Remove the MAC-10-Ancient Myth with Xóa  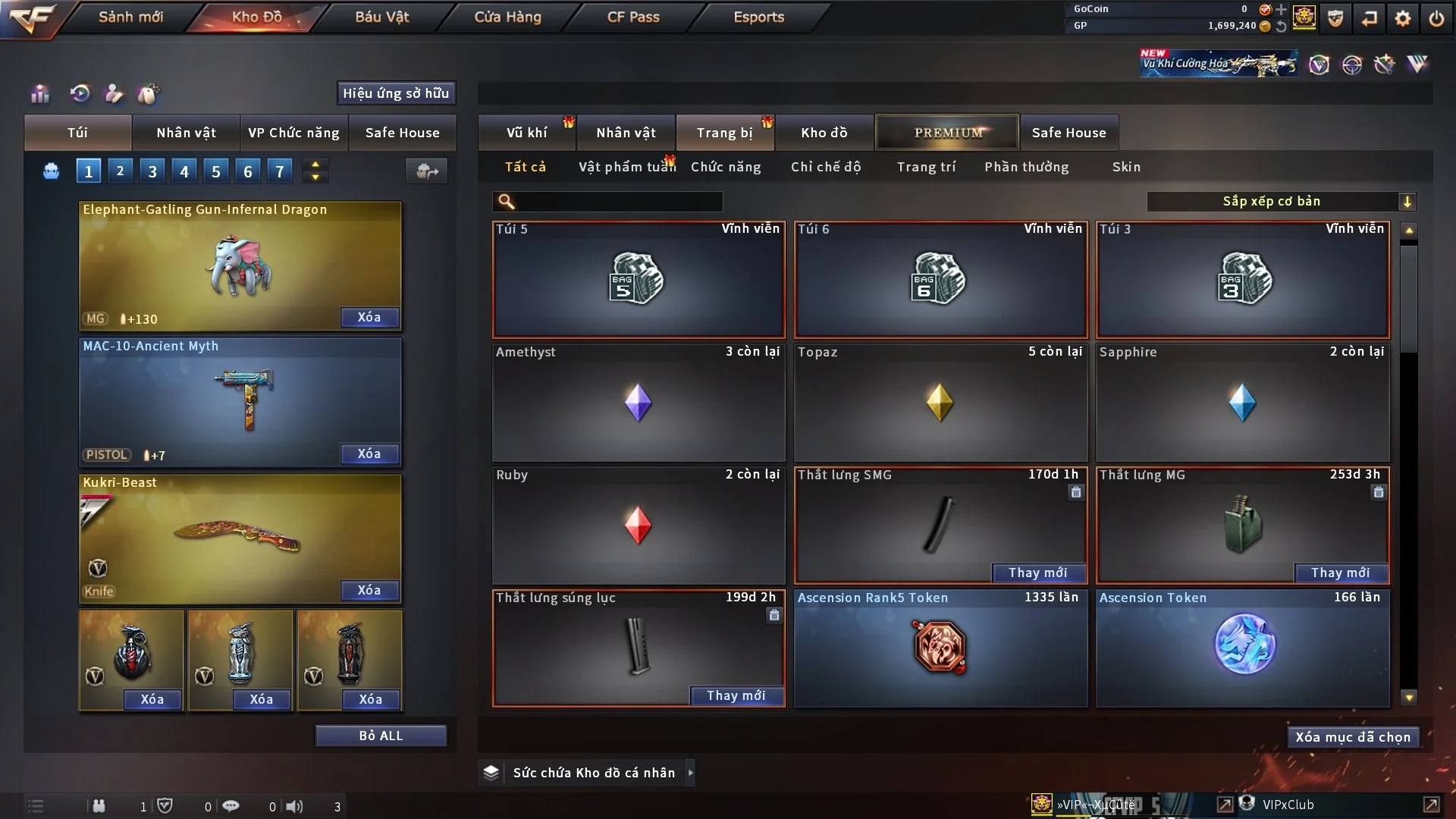pyautogui.click(x=369, y=453)
